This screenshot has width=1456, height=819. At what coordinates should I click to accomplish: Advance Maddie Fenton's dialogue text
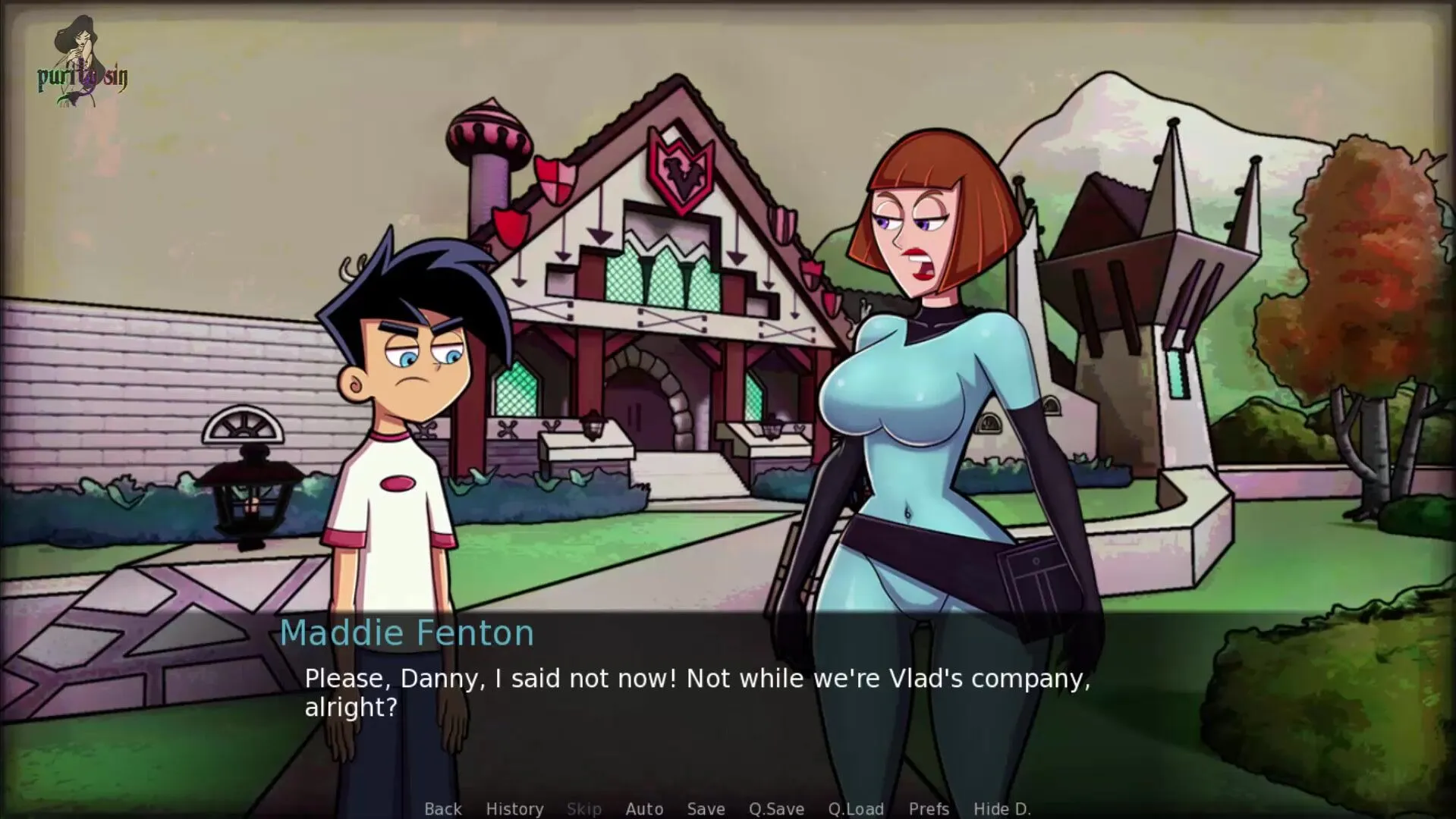(x=697, y=692)
